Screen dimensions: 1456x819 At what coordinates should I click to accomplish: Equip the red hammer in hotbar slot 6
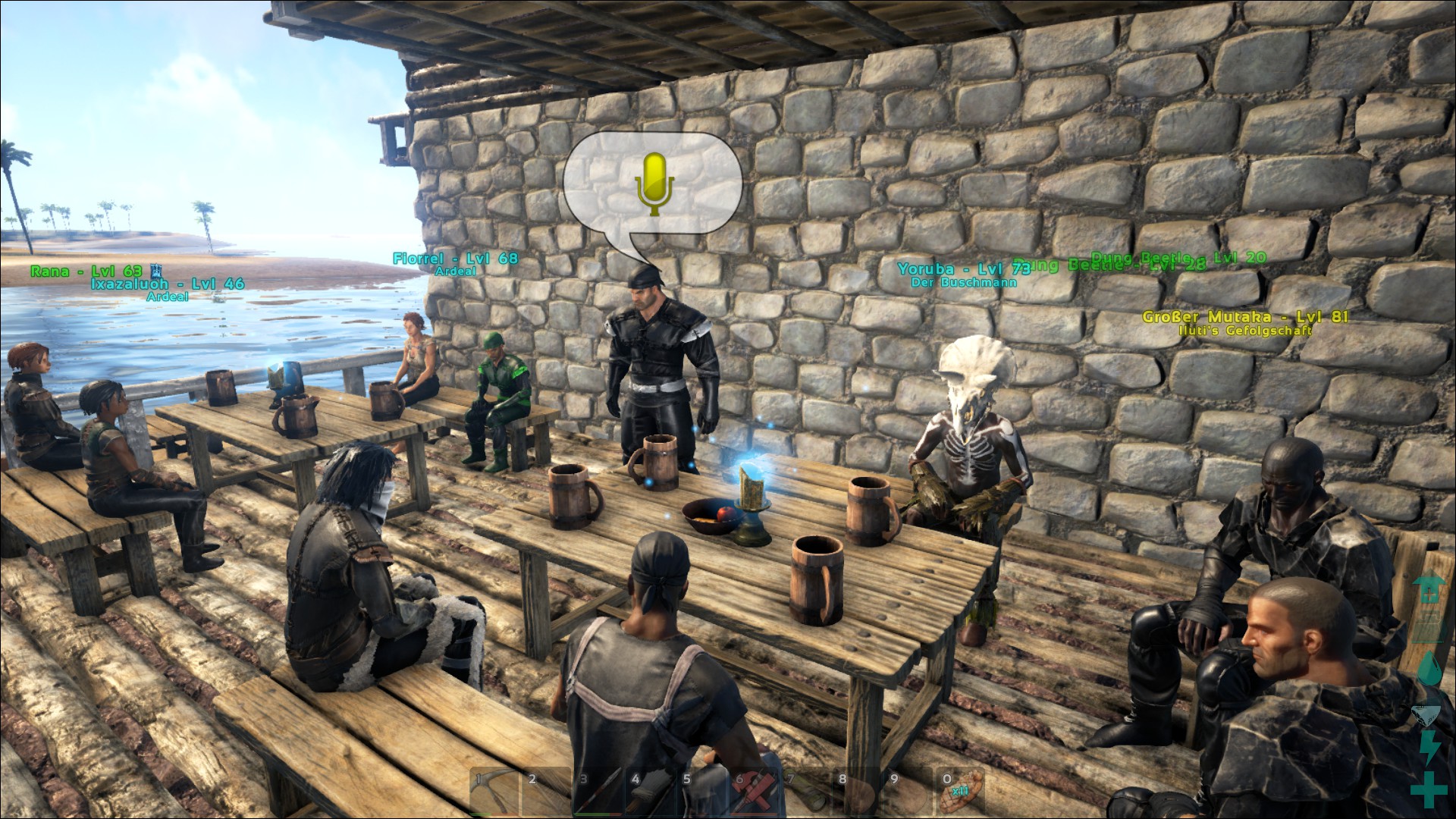point(752,792)
